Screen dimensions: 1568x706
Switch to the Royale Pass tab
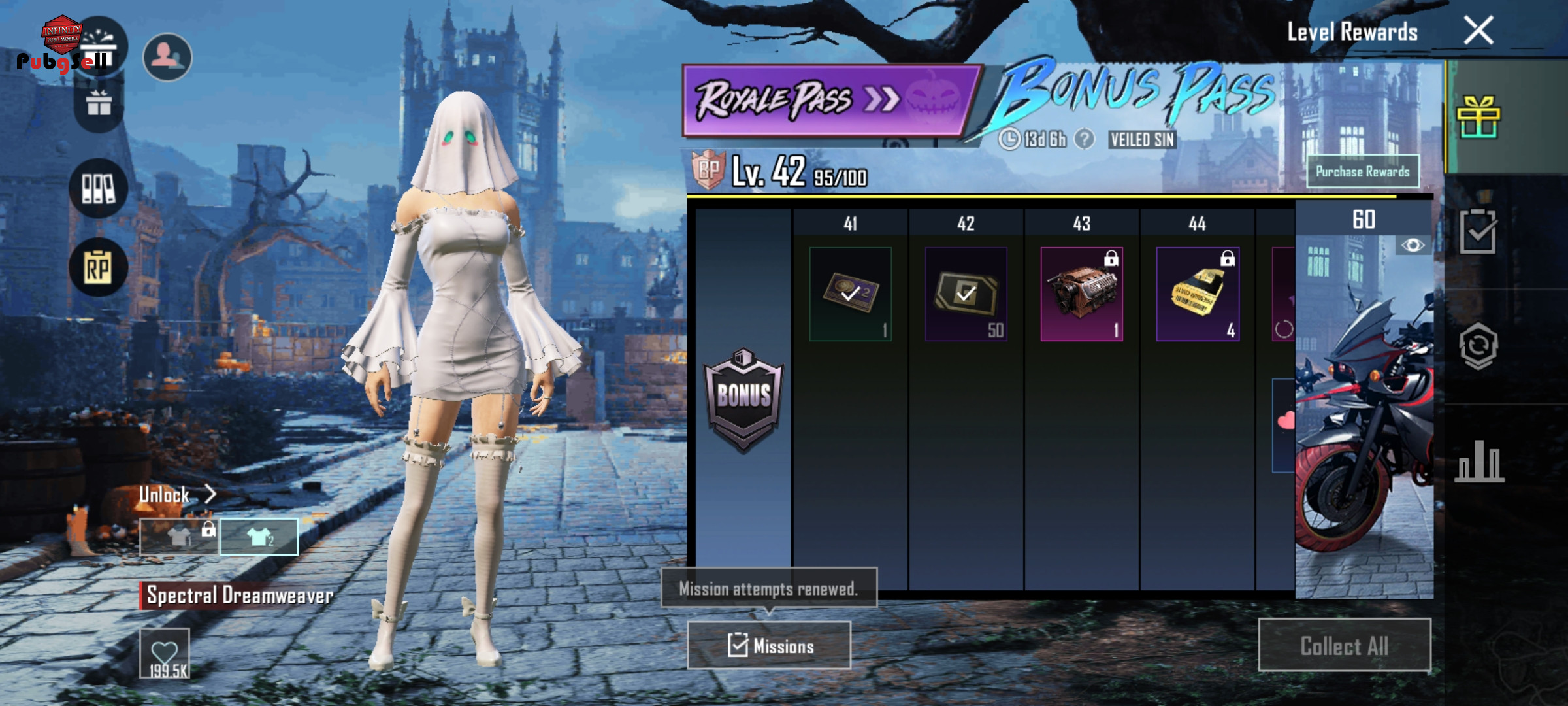click(x=828, y=100)
